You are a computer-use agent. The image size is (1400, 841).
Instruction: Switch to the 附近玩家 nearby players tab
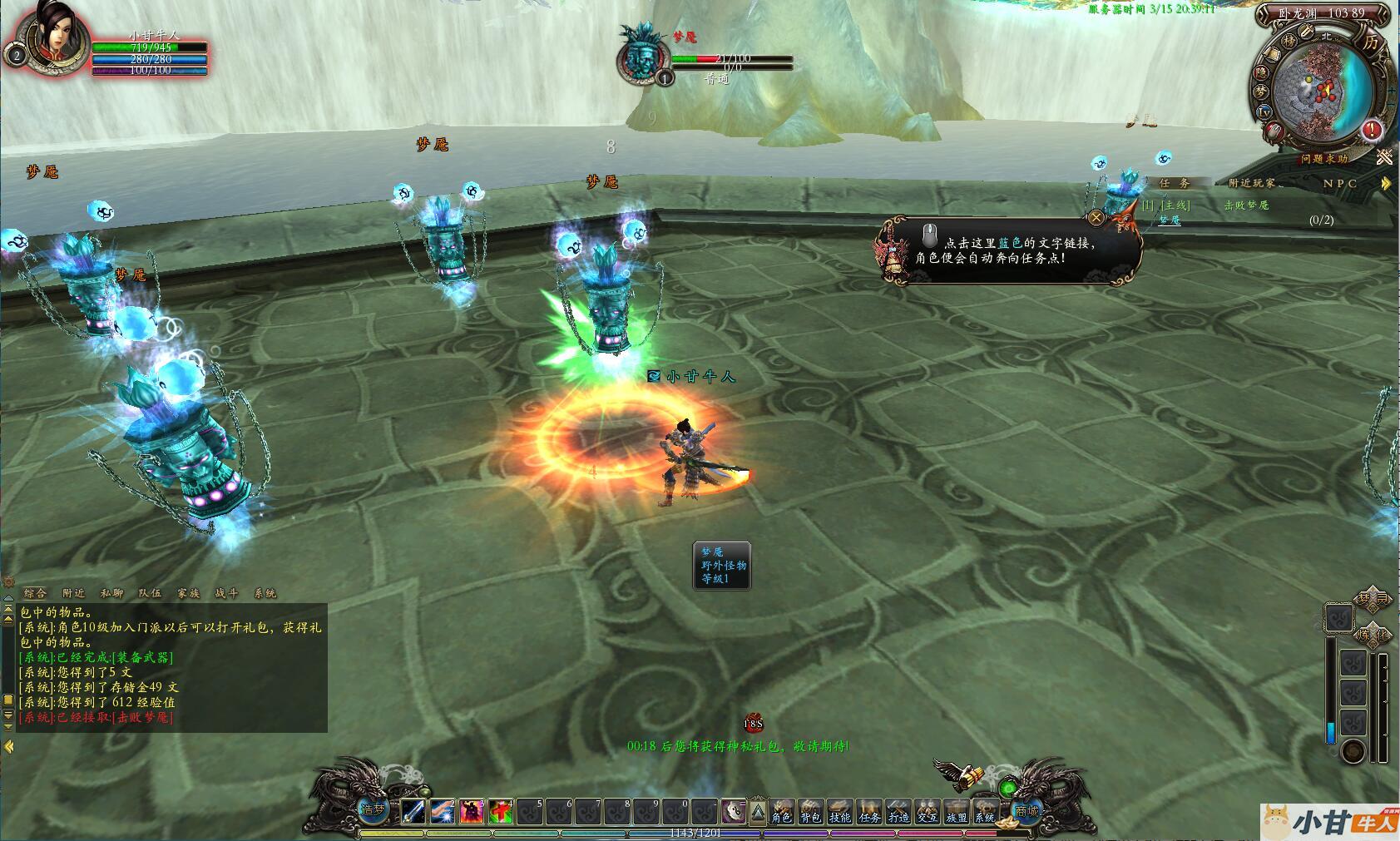[1251, 183]
